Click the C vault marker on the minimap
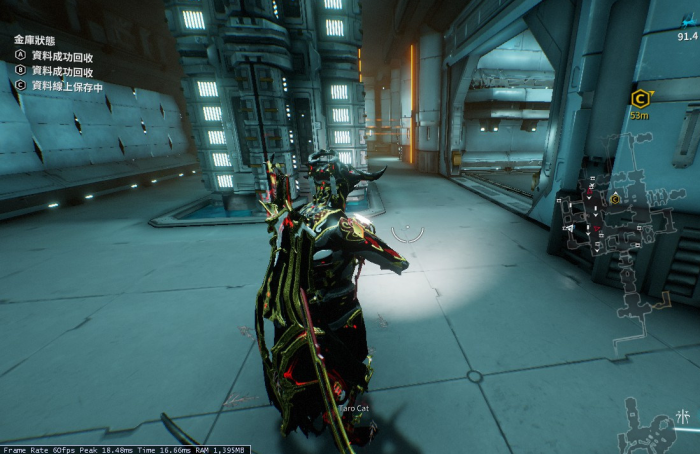The image size is (700, 454). point(615,199)
